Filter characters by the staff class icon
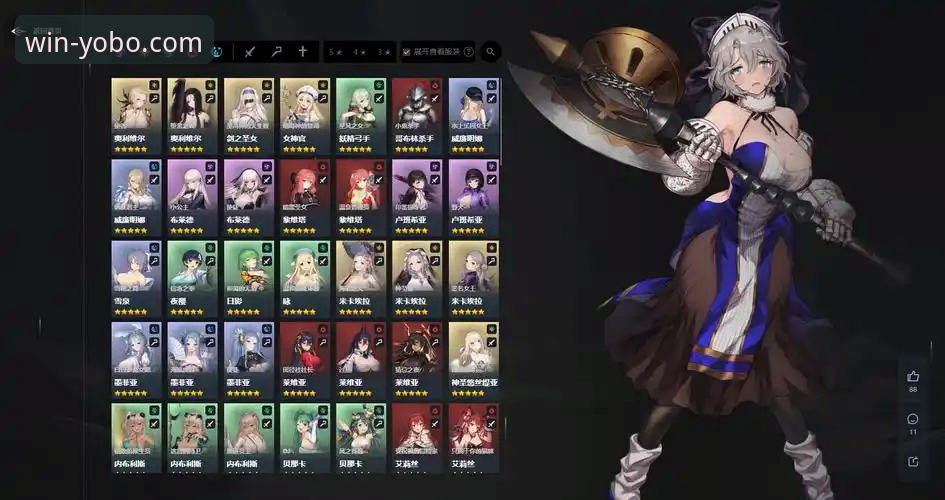945x500 pixels. click(277, 51)
